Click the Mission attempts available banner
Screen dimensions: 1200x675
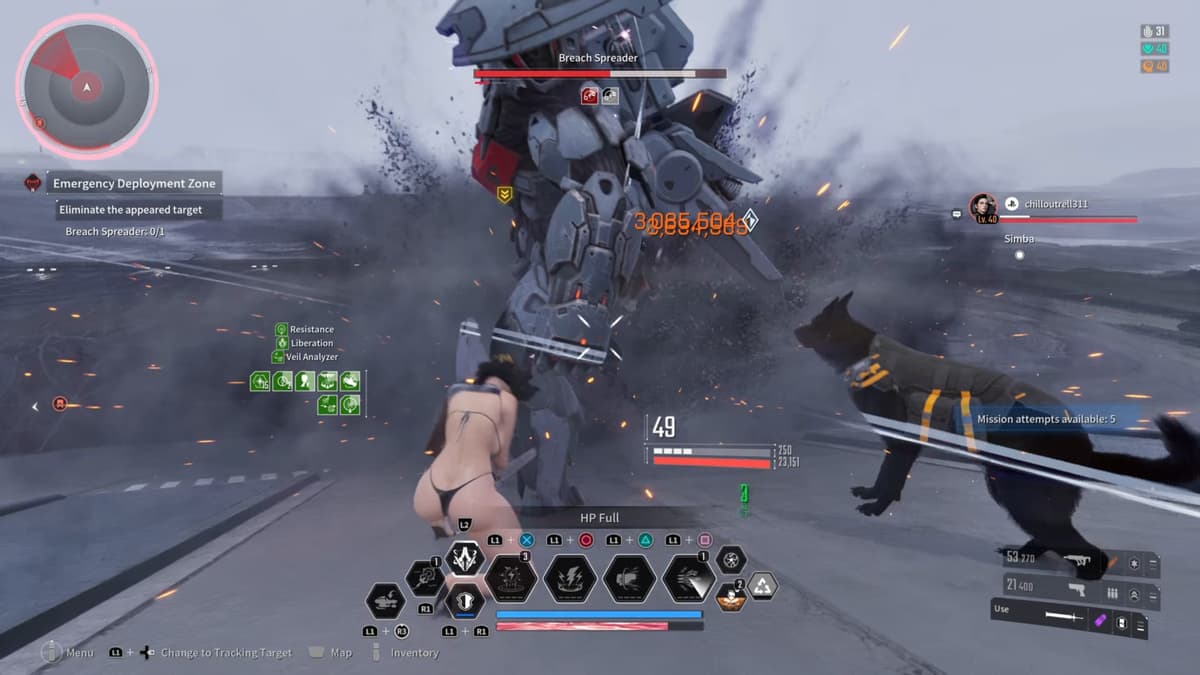click(x=1045, y=419)
